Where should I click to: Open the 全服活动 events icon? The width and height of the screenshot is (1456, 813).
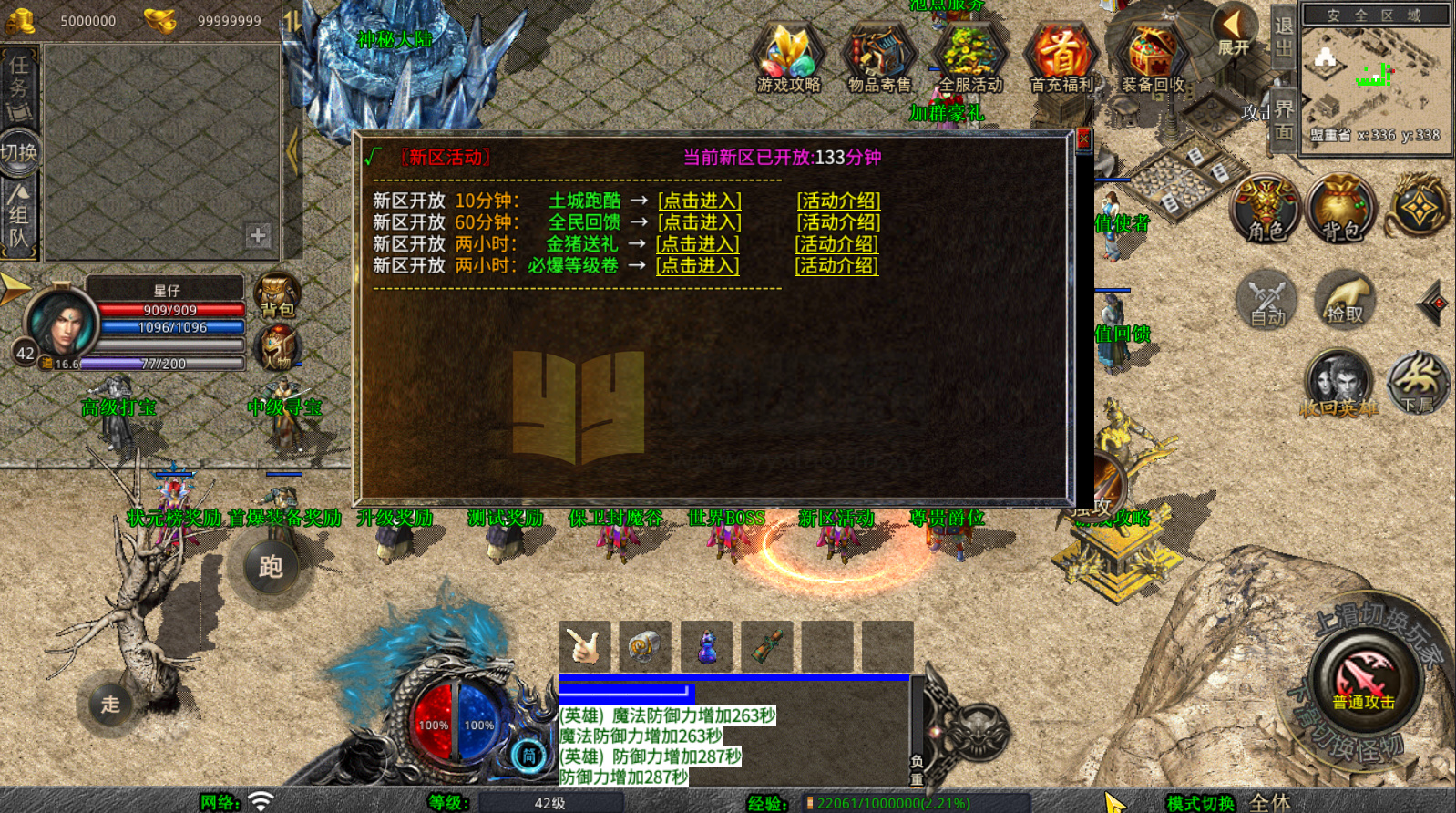tap(970, 58)
